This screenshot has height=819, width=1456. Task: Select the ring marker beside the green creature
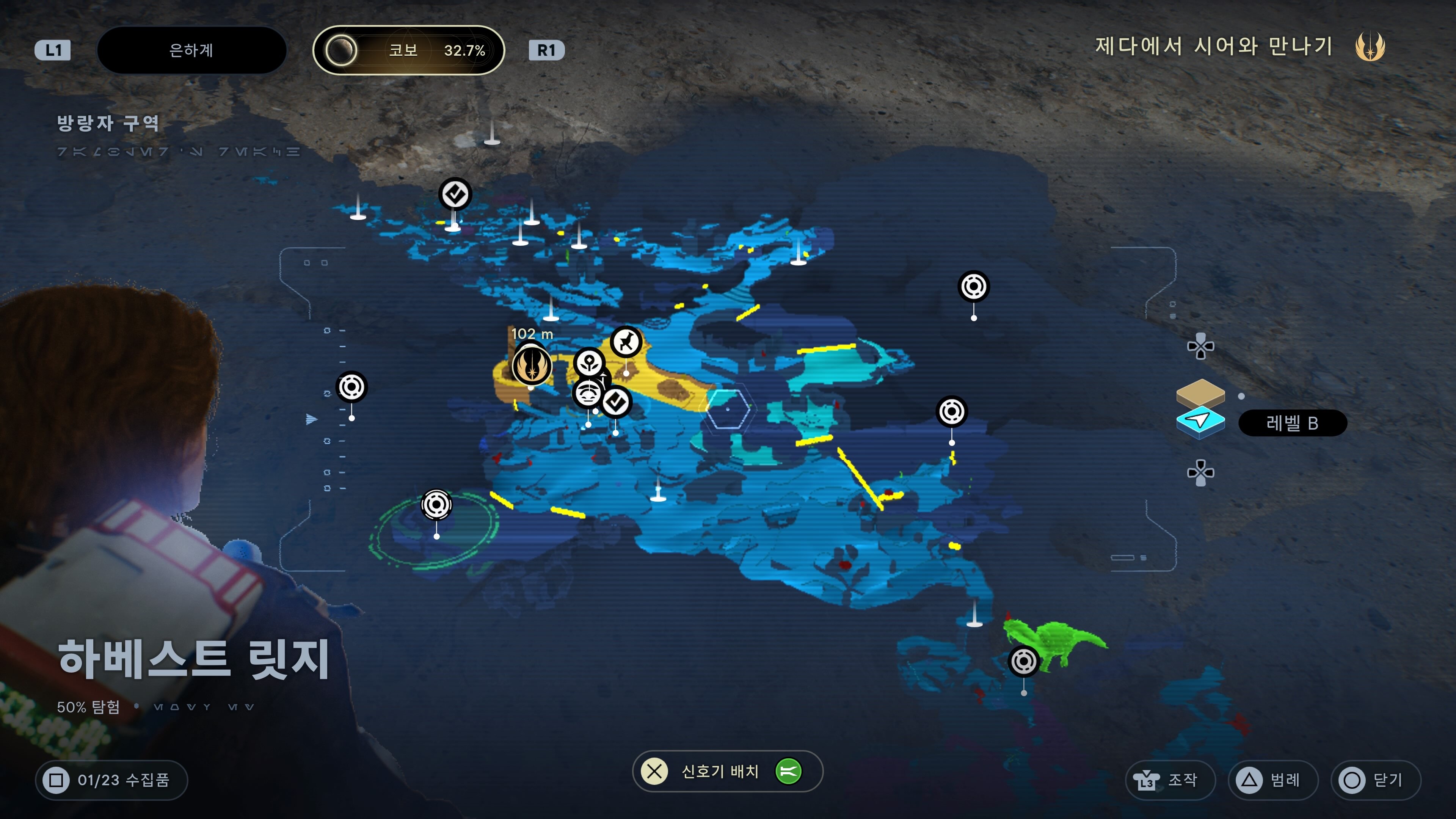coord(1023,661)
